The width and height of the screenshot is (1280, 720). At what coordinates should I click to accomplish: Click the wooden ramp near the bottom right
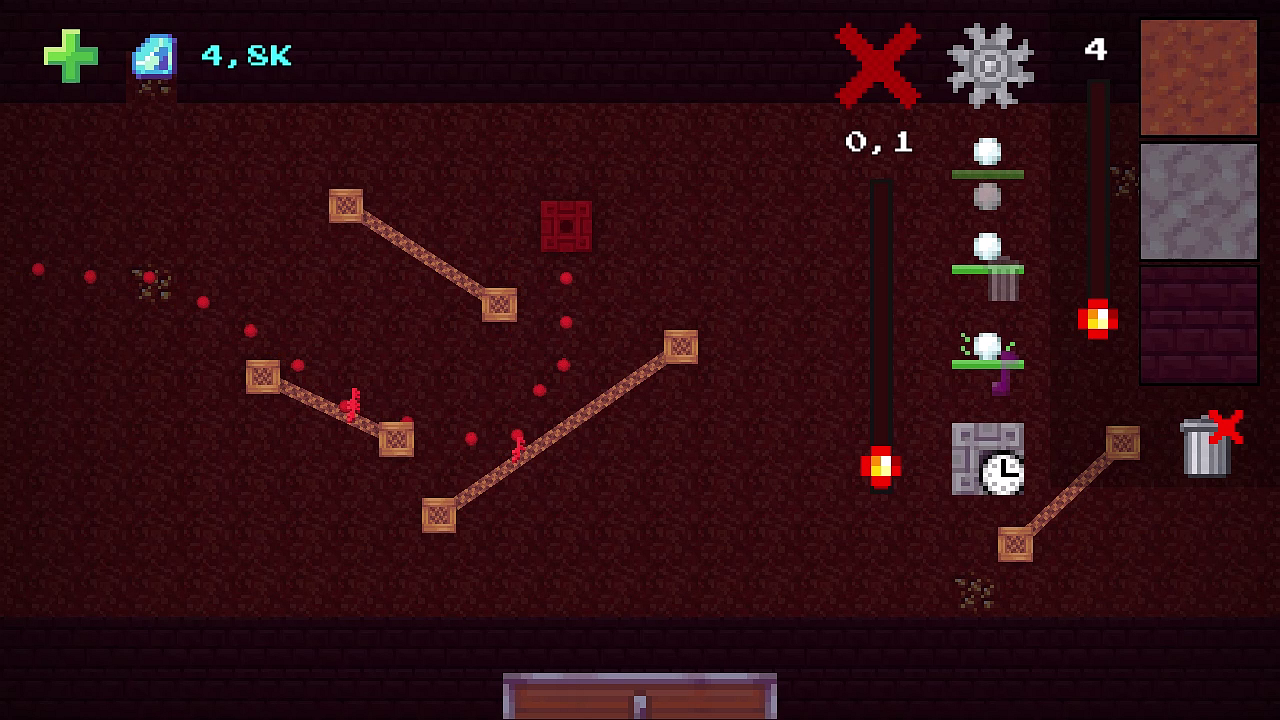pyautogui.click(x=1070, y=492)
